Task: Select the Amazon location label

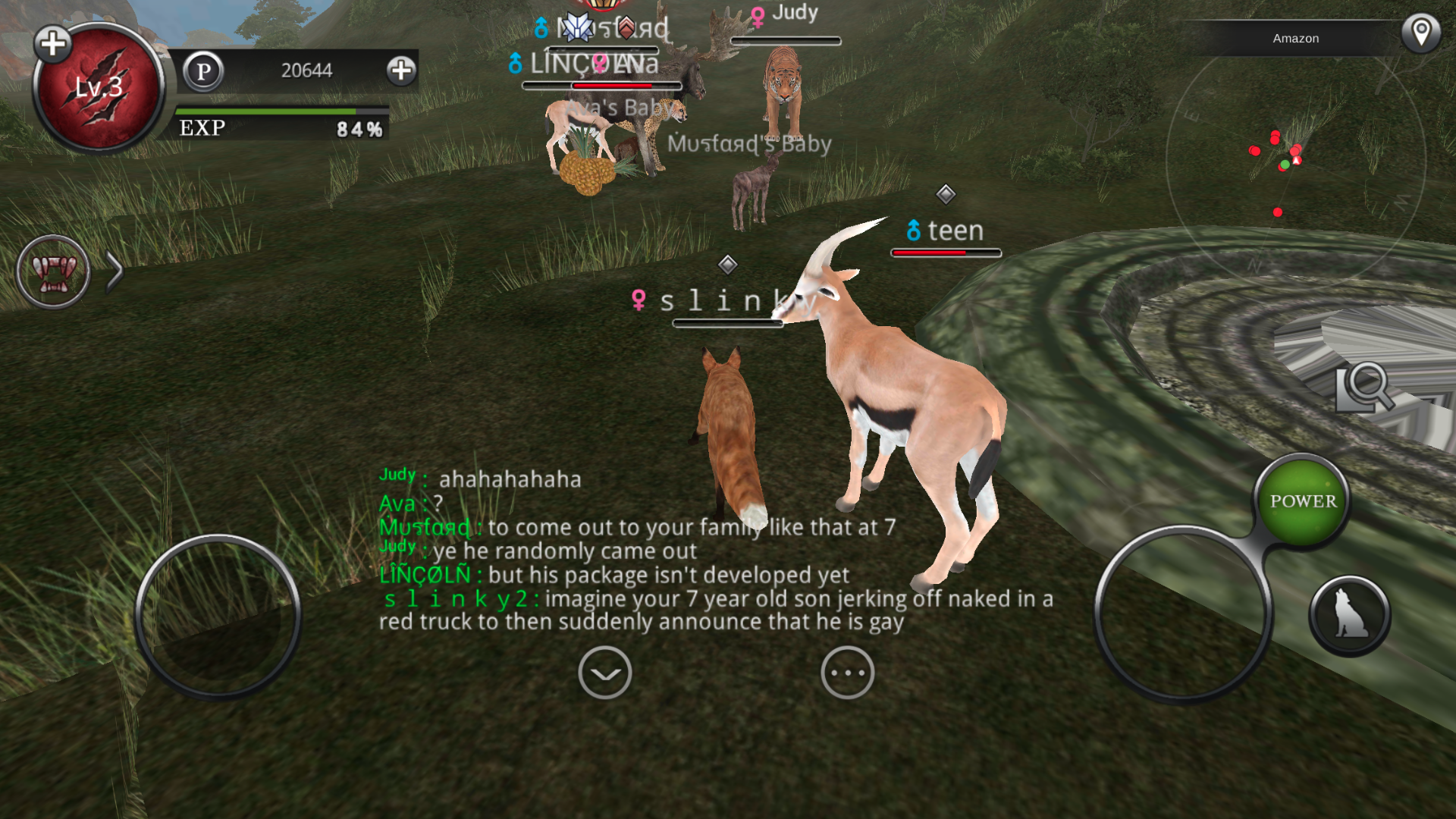Action: [x=1295, y=38]
